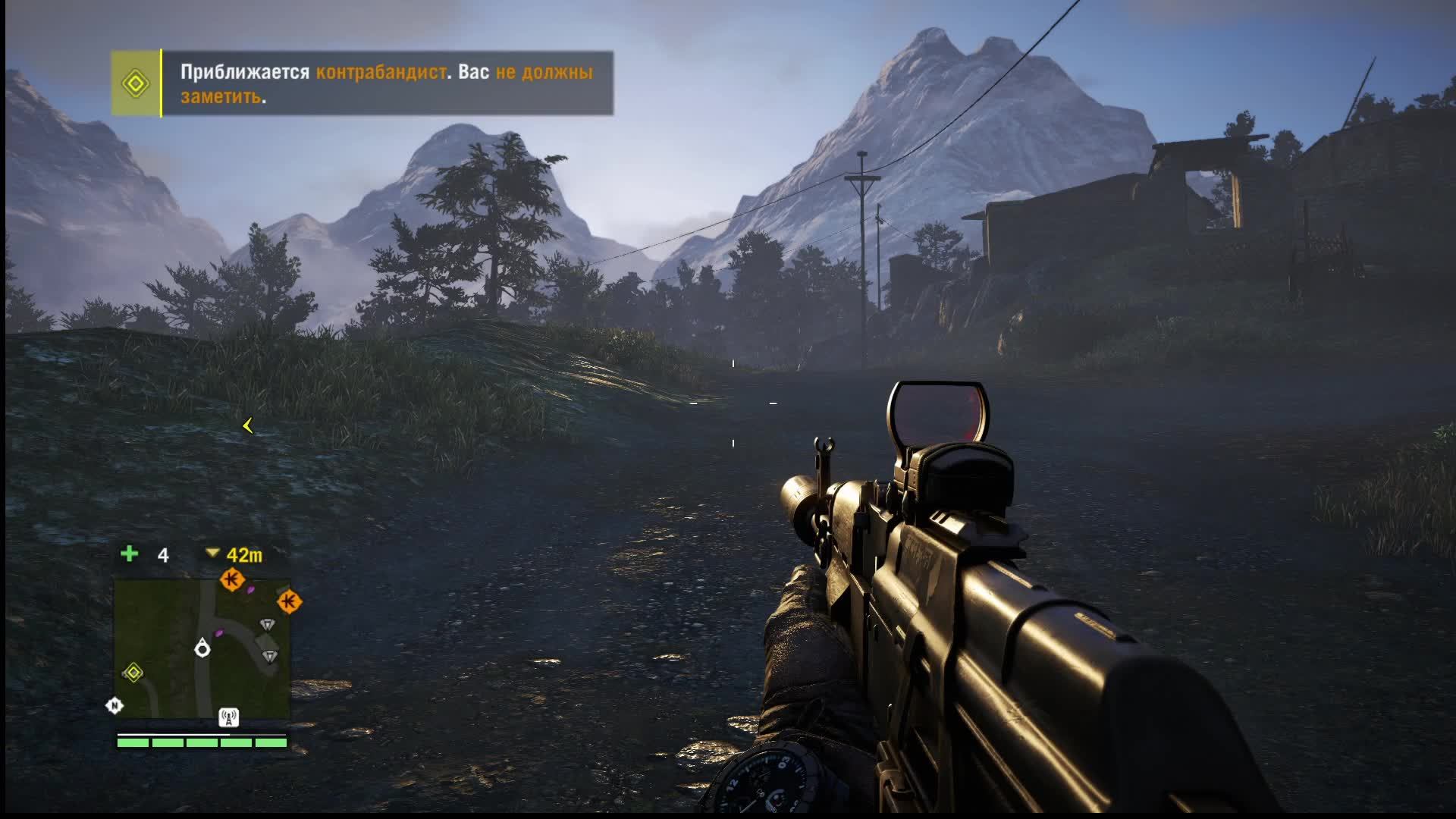1456x819 pixels.
Task: Open the minimap
Action: [202, 648]
